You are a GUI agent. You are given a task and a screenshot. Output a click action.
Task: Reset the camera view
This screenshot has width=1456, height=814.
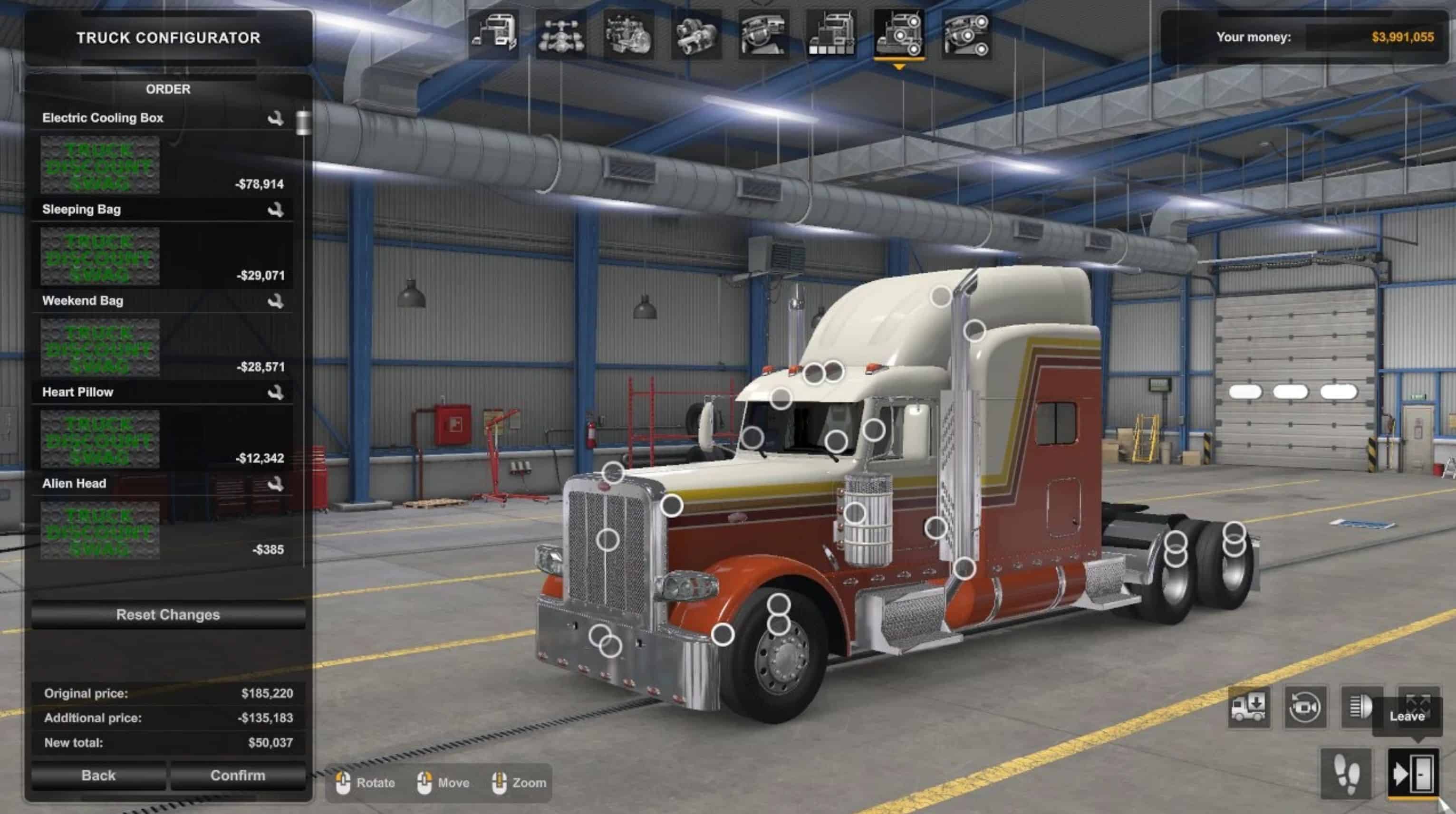tap(1305, 707)
